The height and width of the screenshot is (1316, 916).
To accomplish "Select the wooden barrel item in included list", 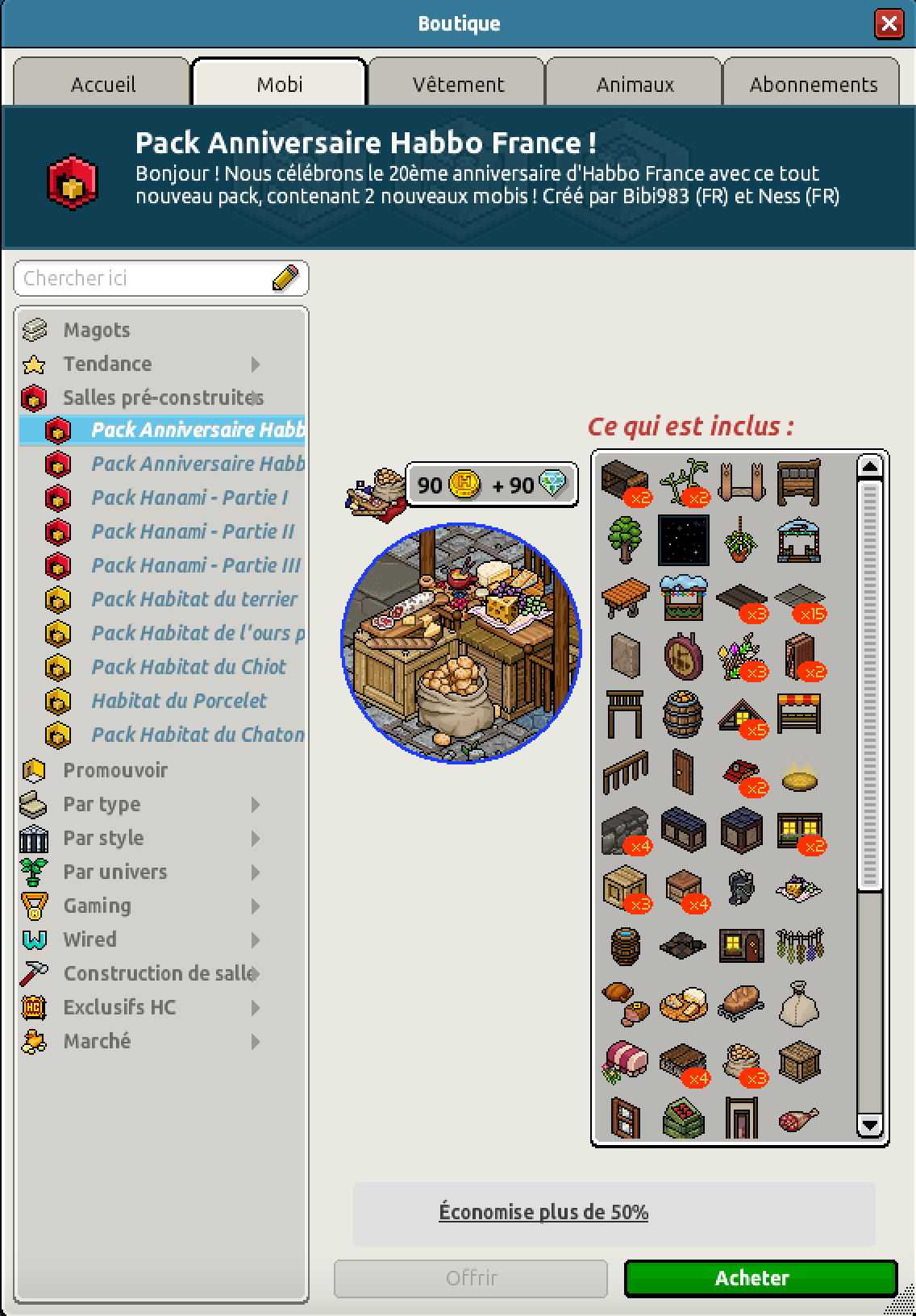I will [x=682, y=714].
